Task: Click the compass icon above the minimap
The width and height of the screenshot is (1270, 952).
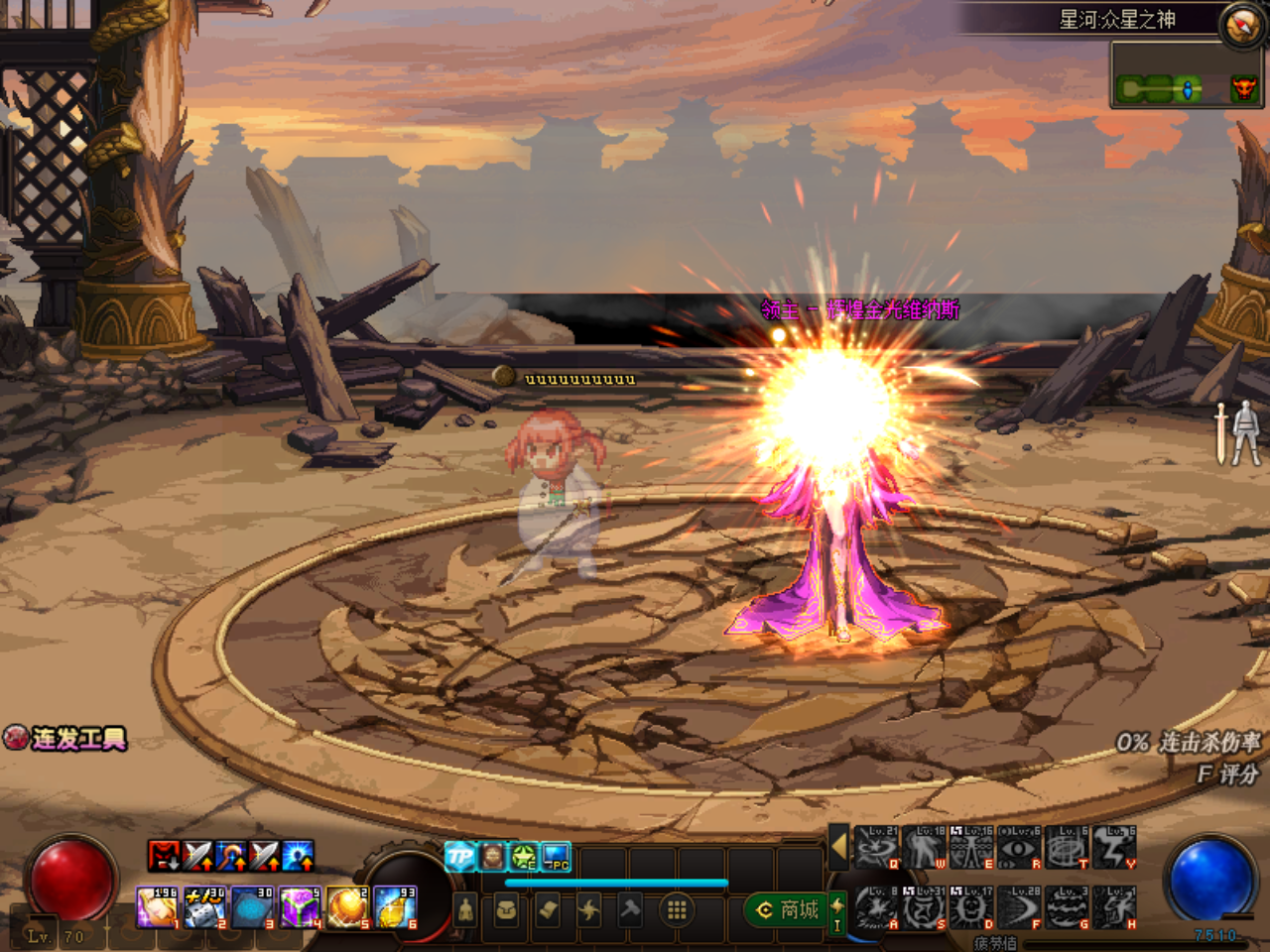Action: pyautogui.click(x=1240, y=27)
